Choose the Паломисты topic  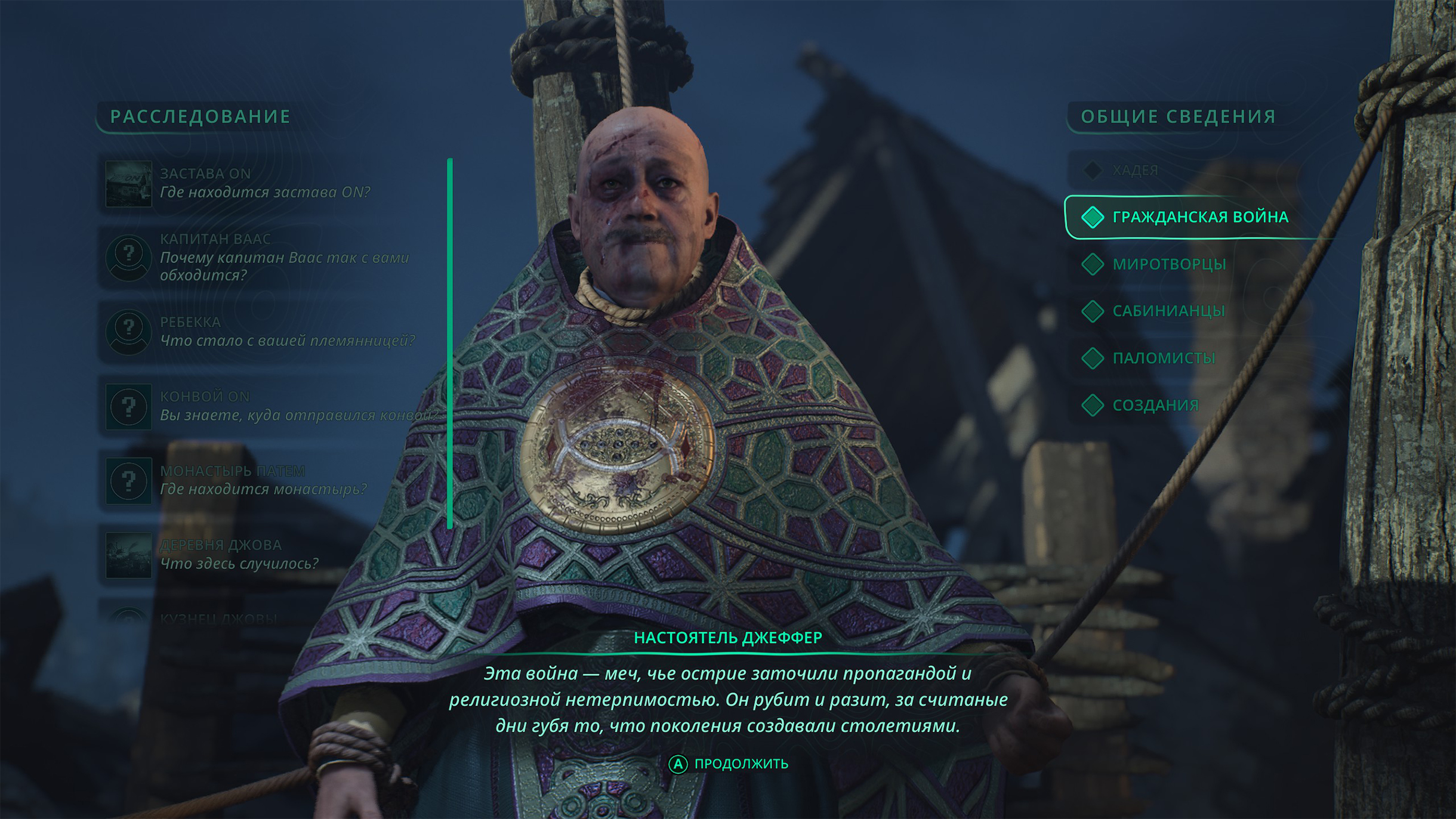1163,358
